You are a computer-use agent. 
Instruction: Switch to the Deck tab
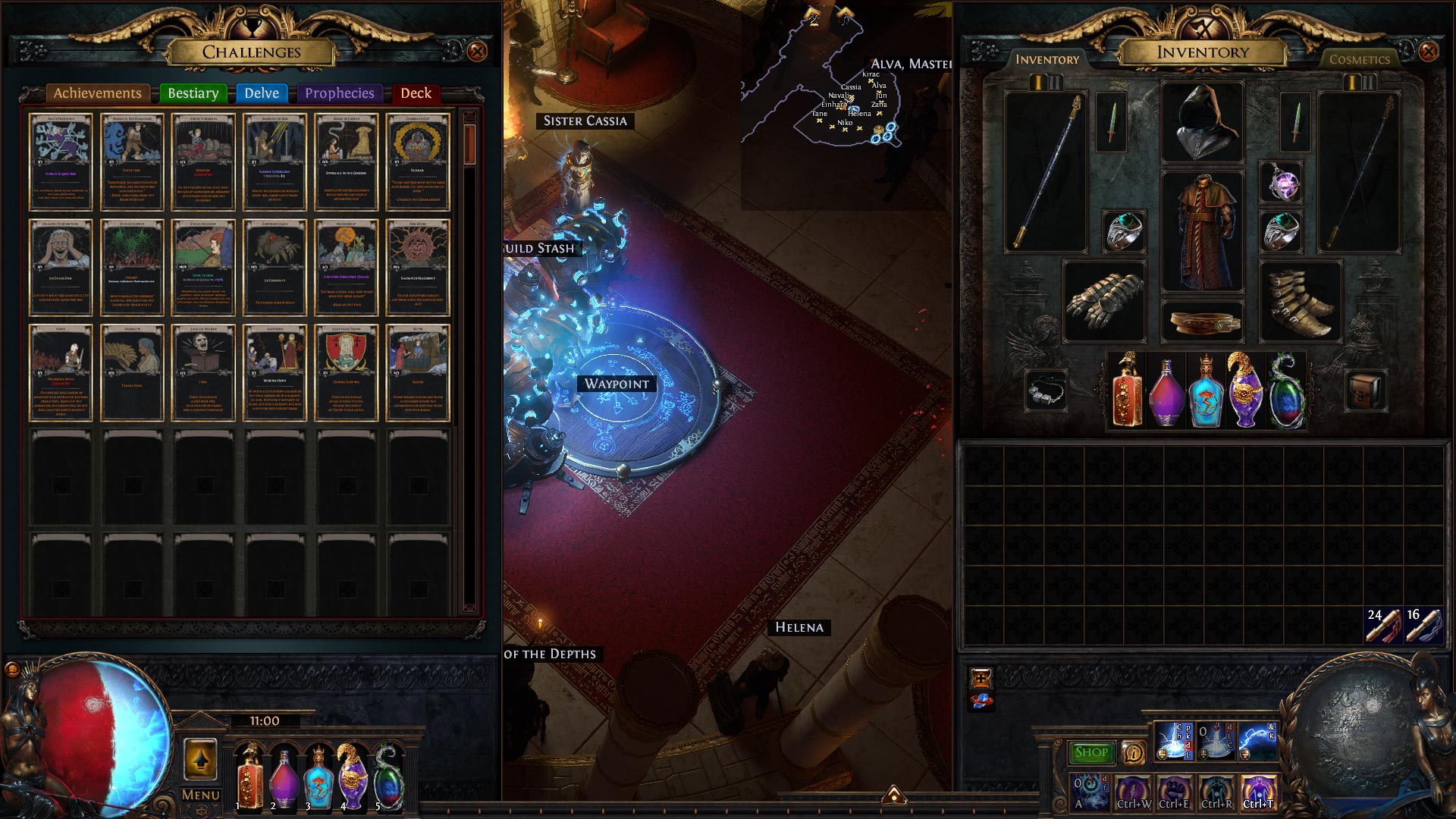pyautogui.click(x=416, y=93)
